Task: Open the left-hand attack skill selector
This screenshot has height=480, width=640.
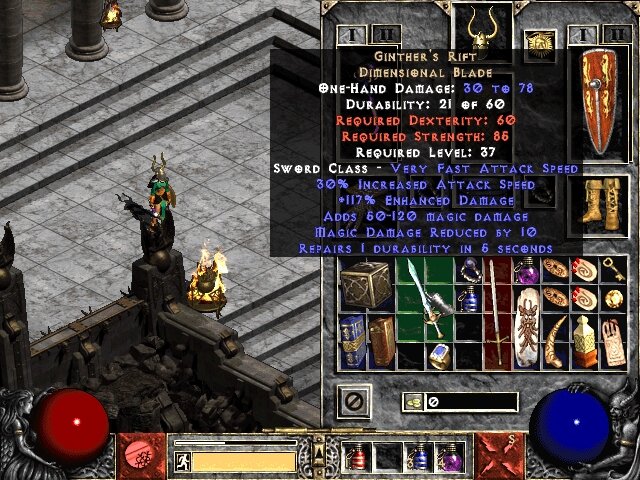Action: point(139,453)
